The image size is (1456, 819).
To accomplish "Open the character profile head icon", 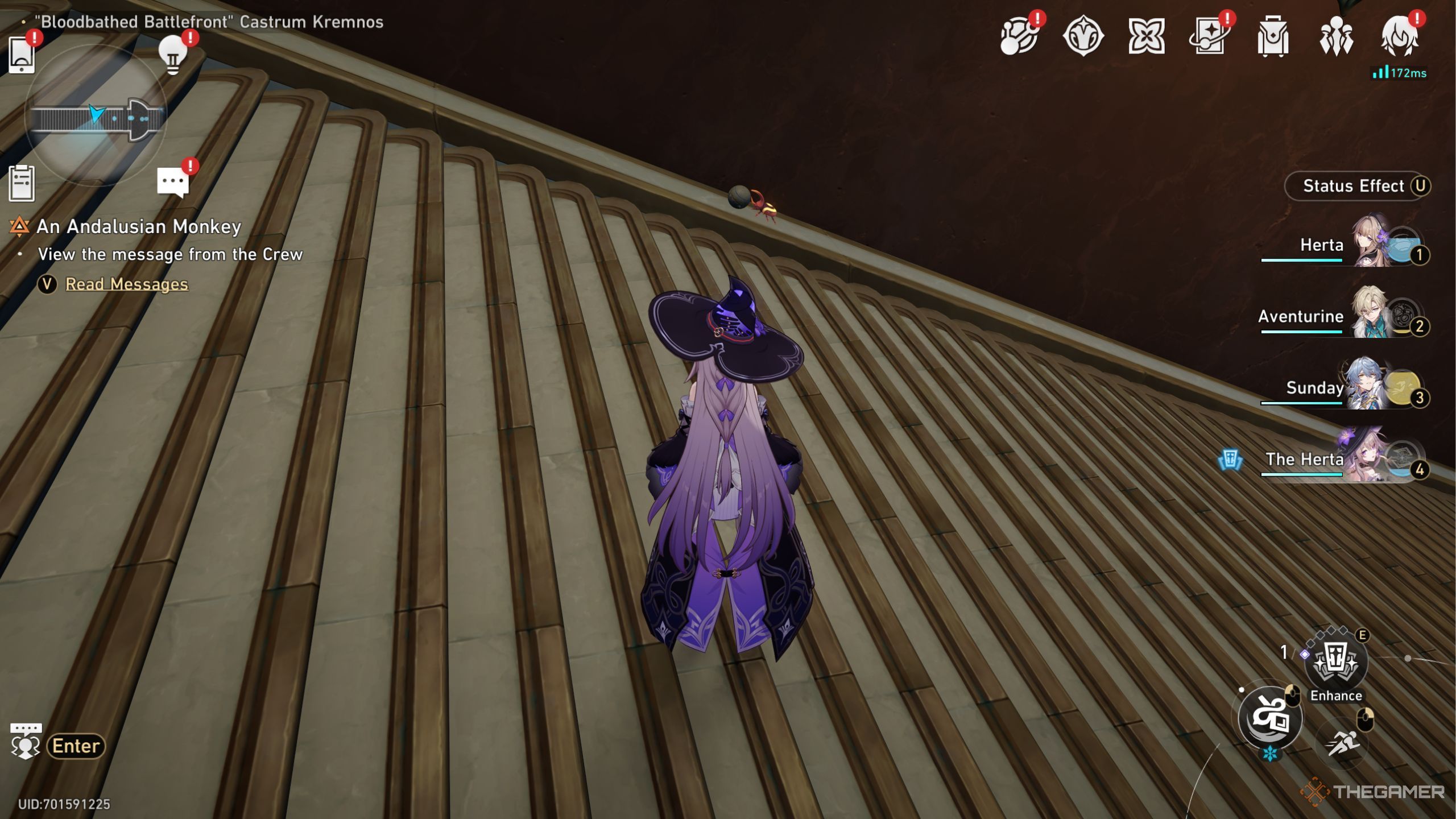I will (x=1399, y=36).
